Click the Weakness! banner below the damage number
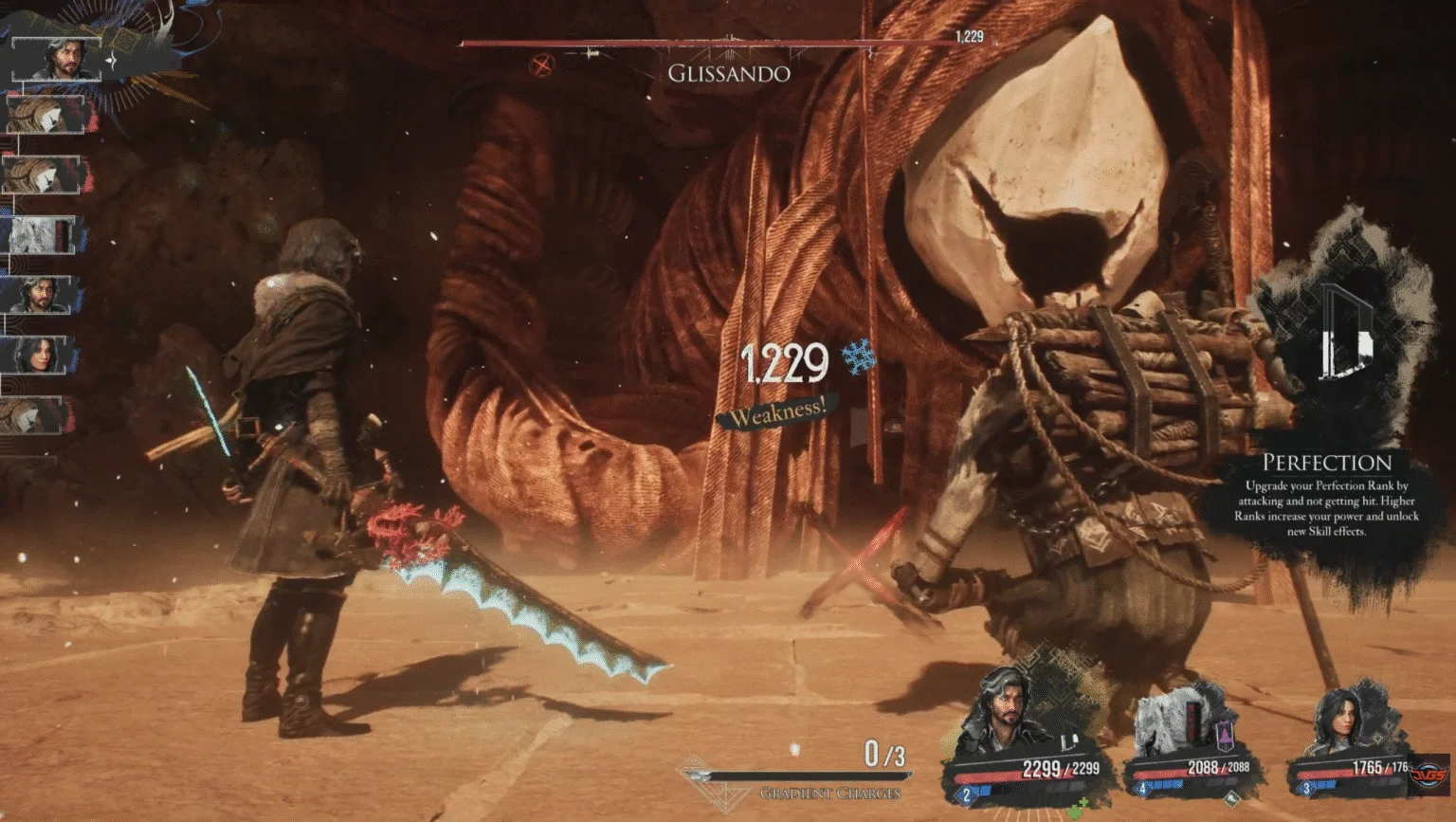 pyautogui.click(x=779, y=410)
